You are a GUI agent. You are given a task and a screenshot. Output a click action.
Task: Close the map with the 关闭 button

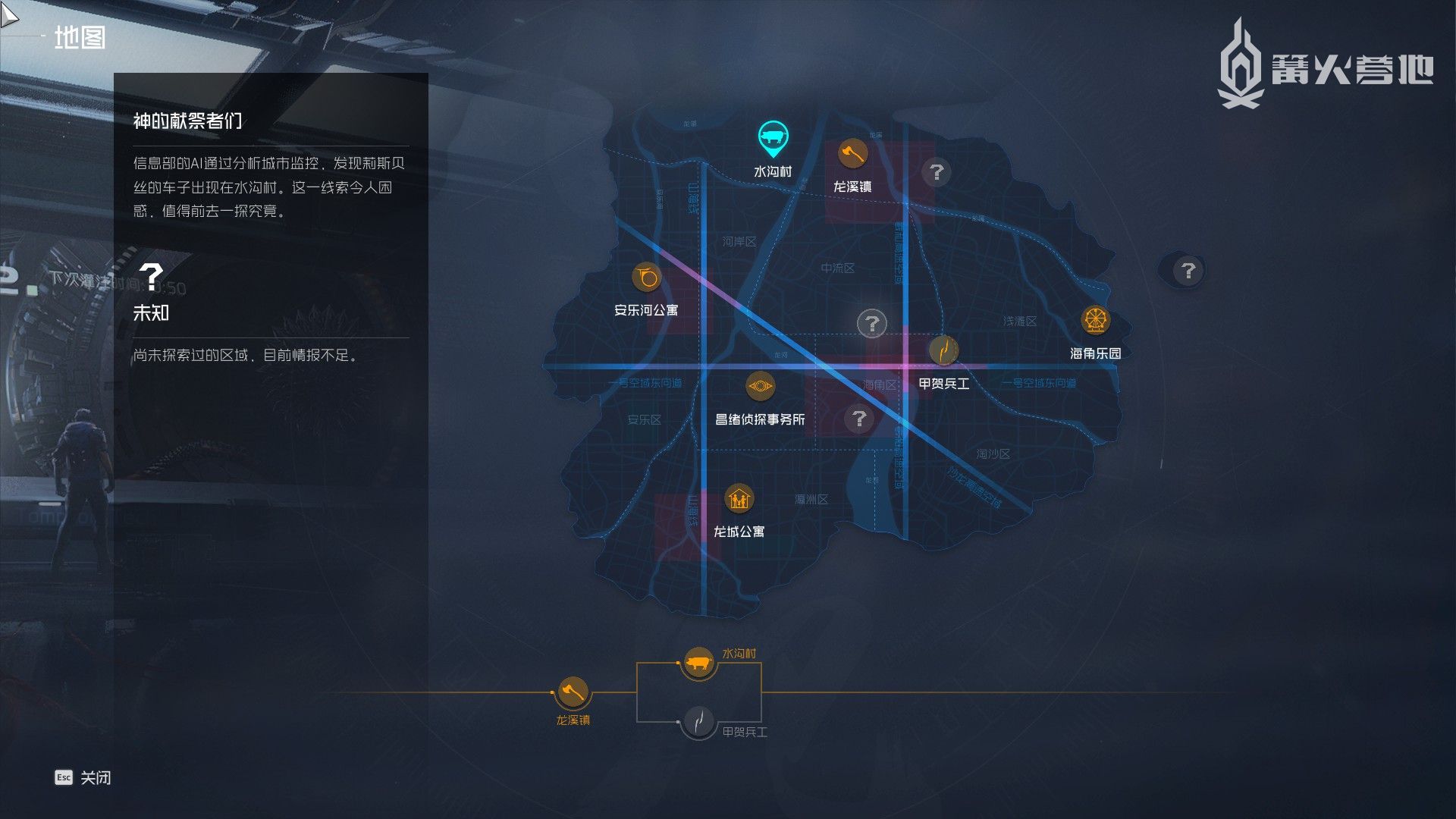tap(83, 777)
